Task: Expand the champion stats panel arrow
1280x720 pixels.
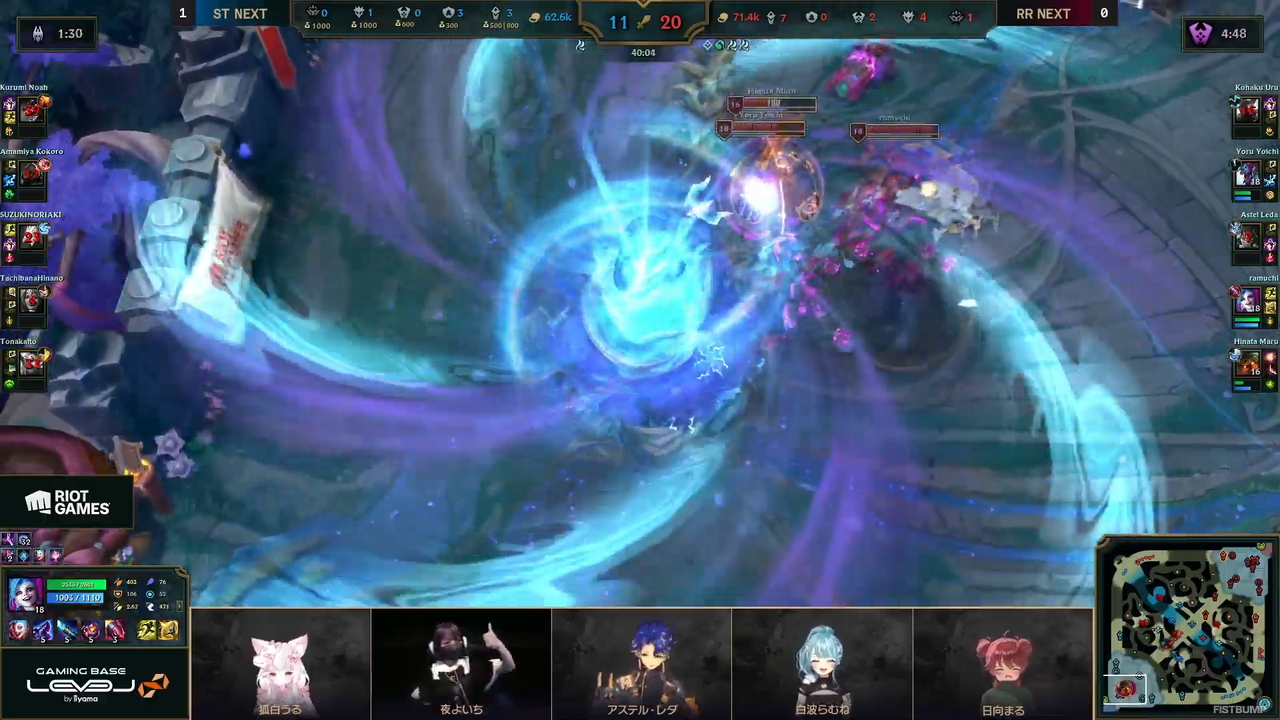Action: point(182,606)
